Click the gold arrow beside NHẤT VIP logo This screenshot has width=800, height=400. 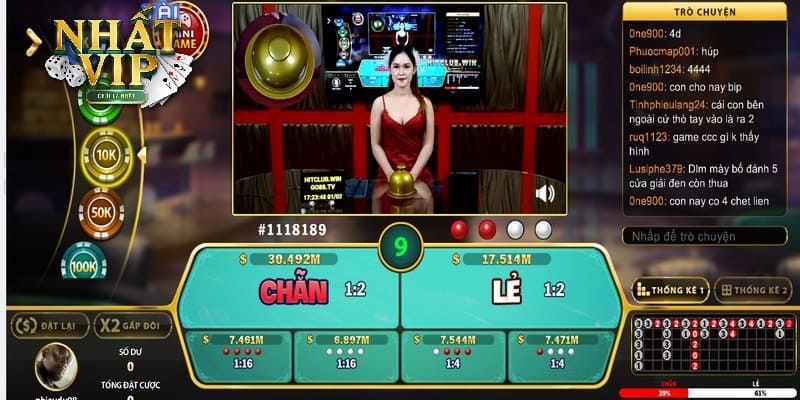[33, 41]
